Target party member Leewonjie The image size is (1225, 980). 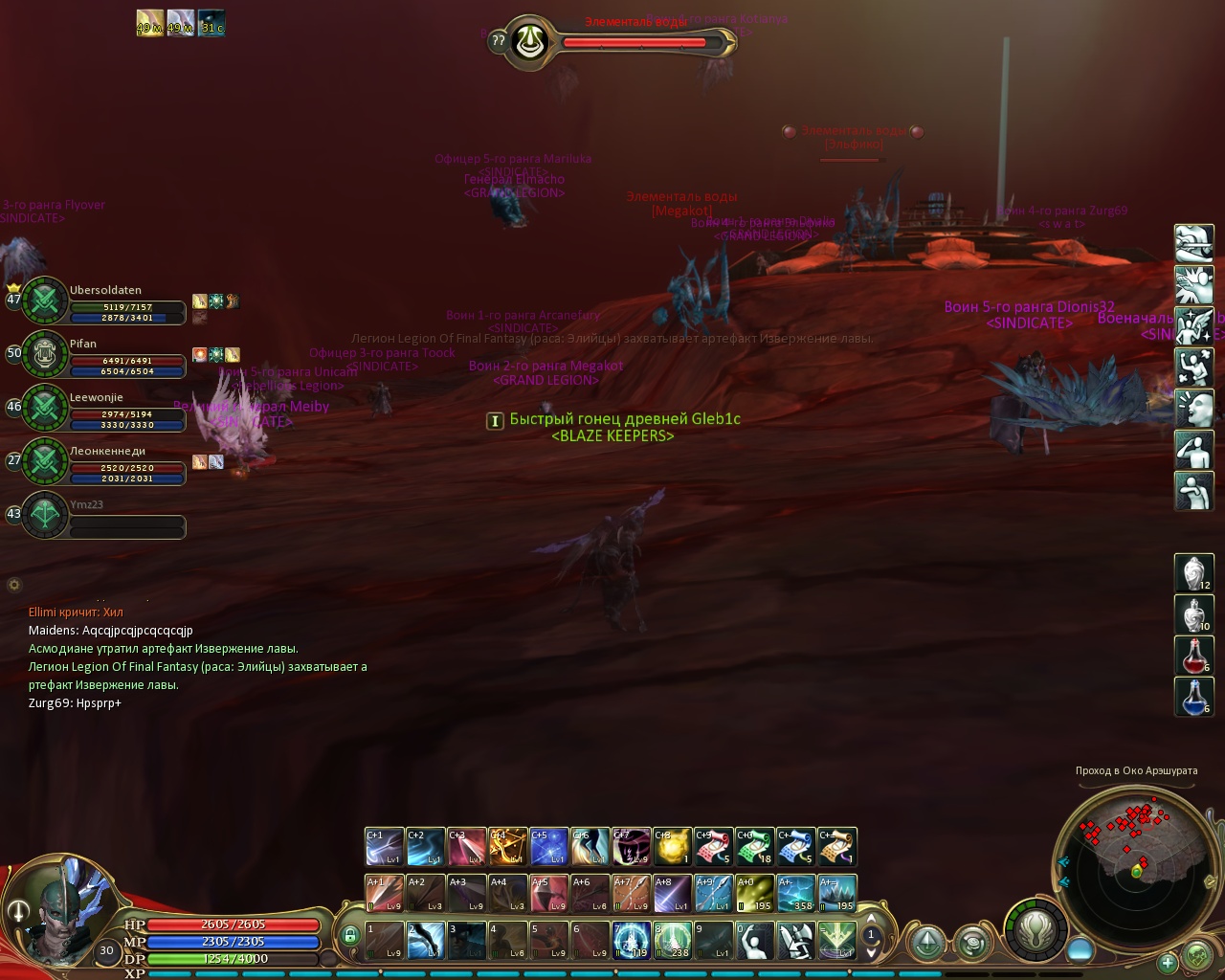[105, 409]
